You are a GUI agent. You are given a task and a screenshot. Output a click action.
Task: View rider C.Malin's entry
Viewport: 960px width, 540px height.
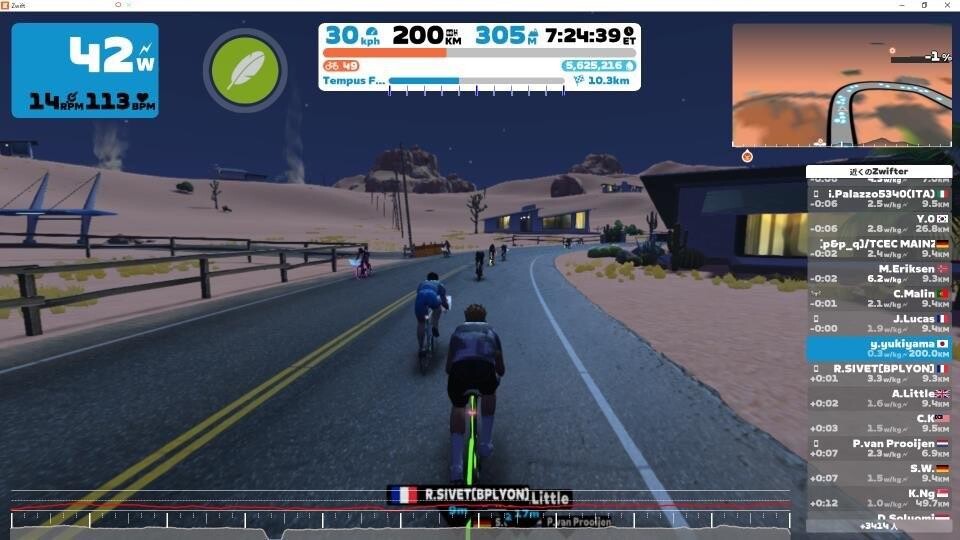point(879,298)
